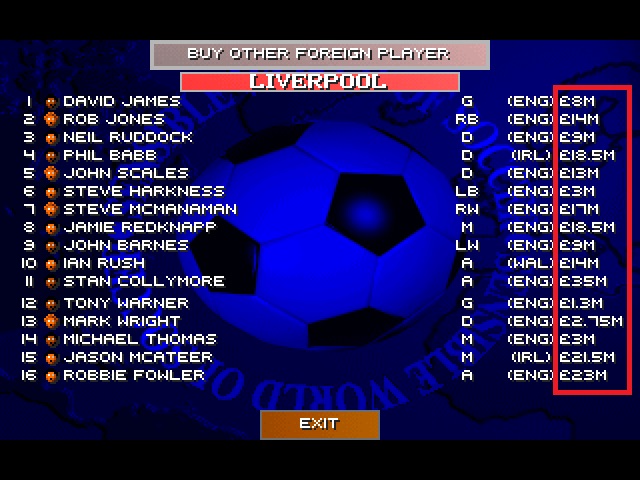Screen dimensions: 640x480
Task: Select goalkeeper David James
Action: click(x=121, y=101)
